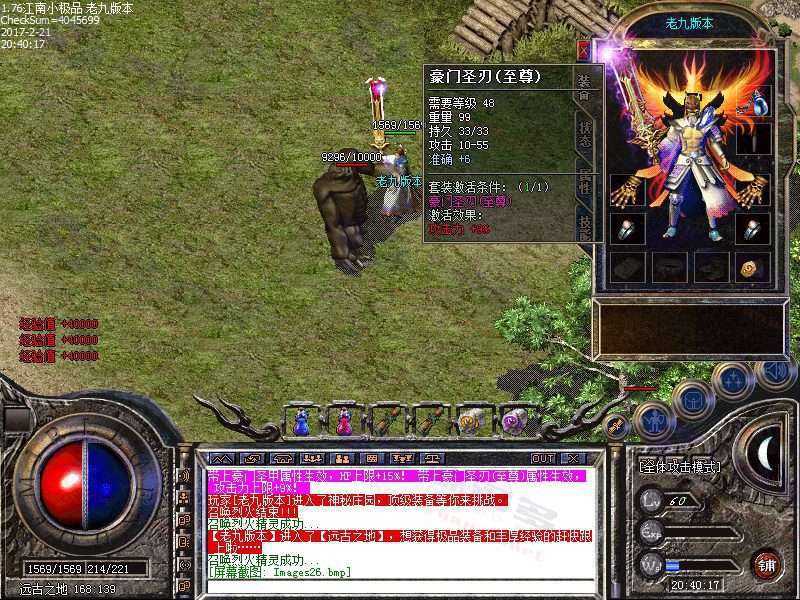Viewport: 800px width, 600px height.
Task: Close the character equipment panel
Action: pyautogui.click(x=584, y=47)
